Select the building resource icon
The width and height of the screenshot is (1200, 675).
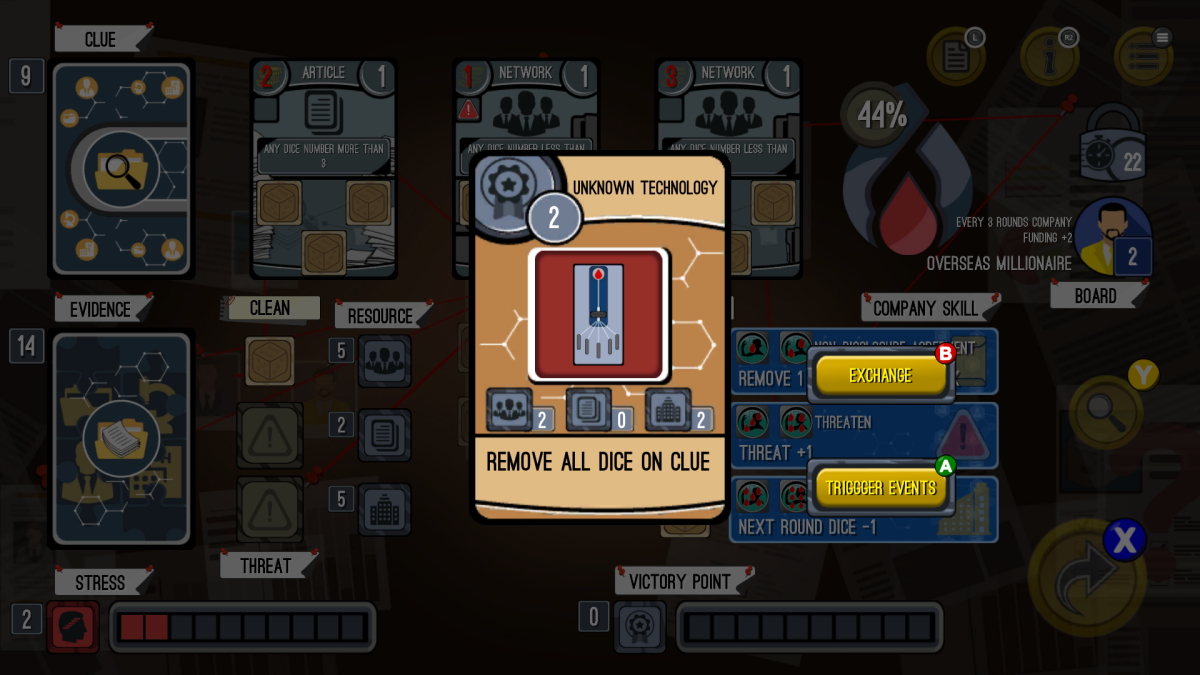(384, 509)
